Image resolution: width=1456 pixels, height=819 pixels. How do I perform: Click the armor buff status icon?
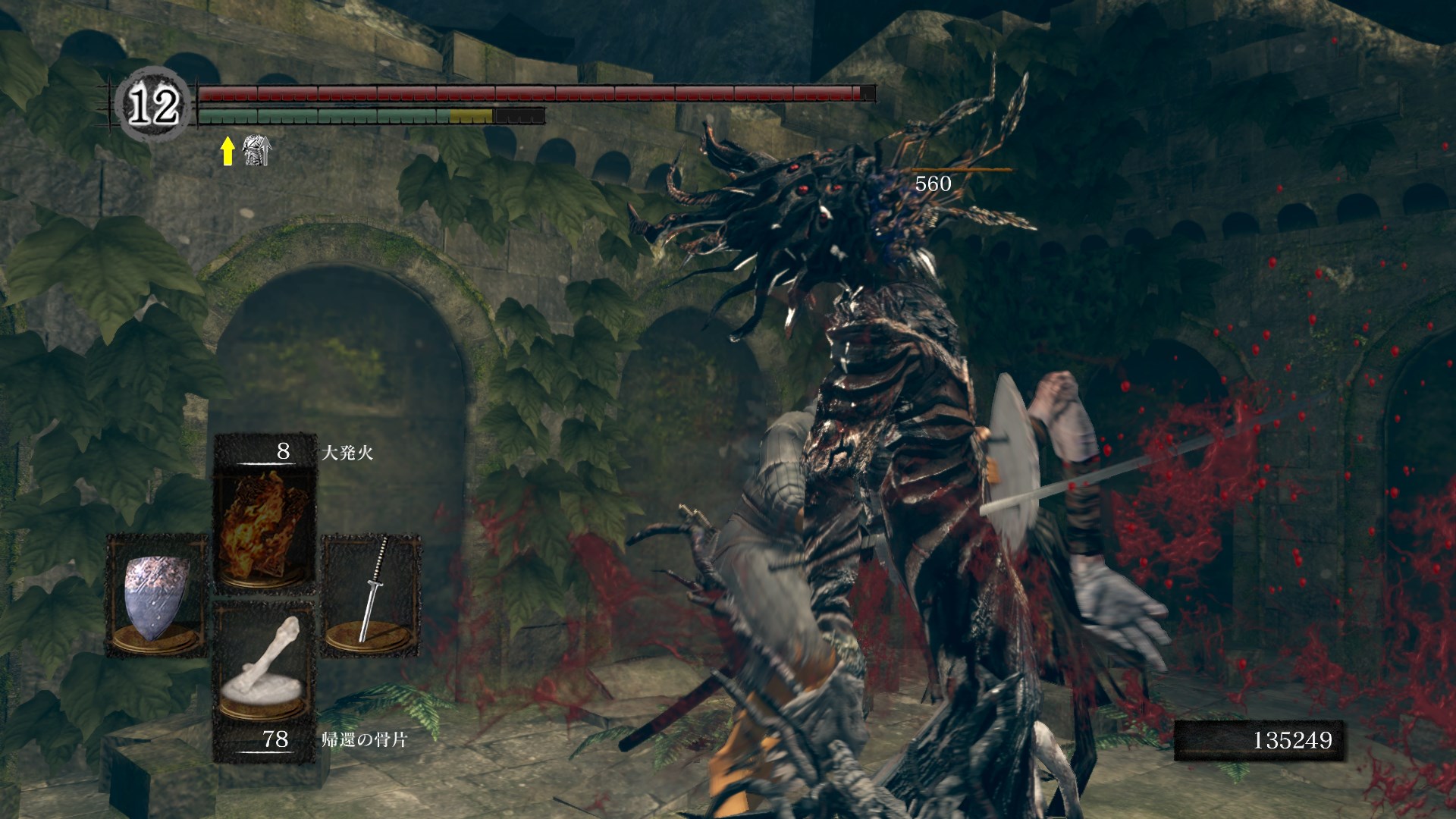click(x=256, y=152)
